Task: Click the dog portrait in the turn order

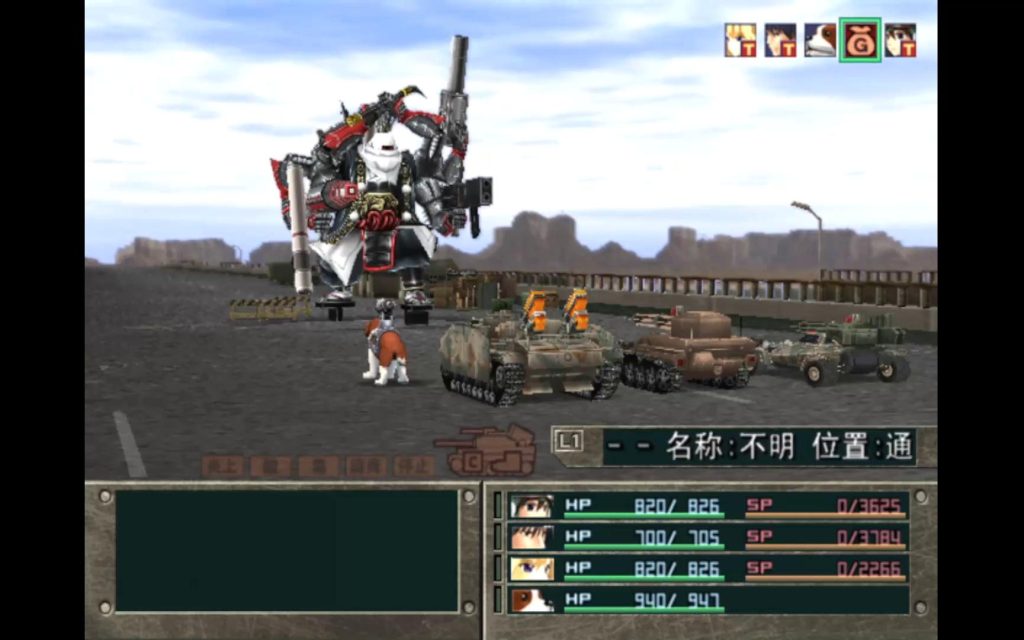Action: tap(820, 40)
